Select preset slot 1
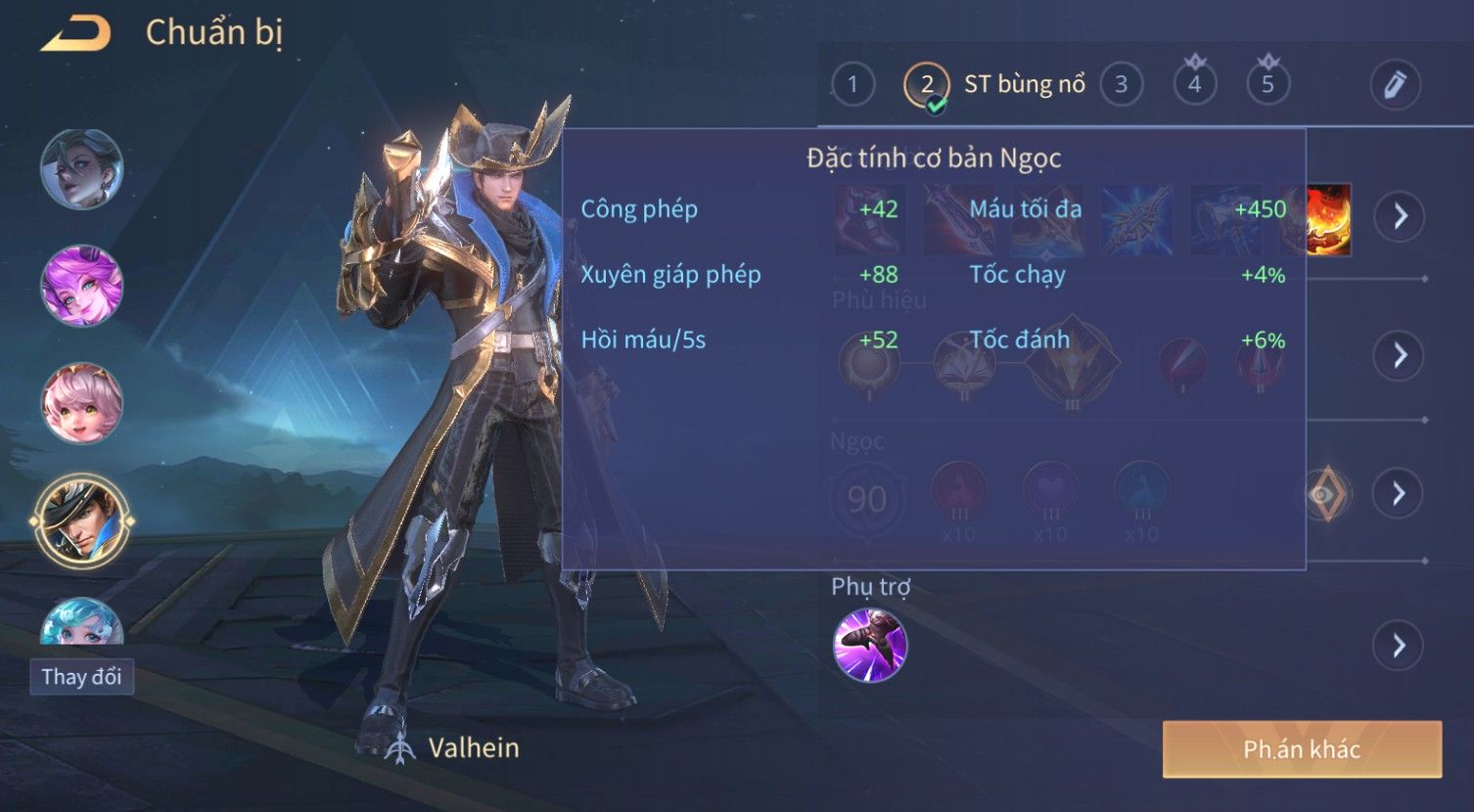Image resolution: width=1474 pixels, height=812 pixels. pyautogui.click(x=852, y=85)
